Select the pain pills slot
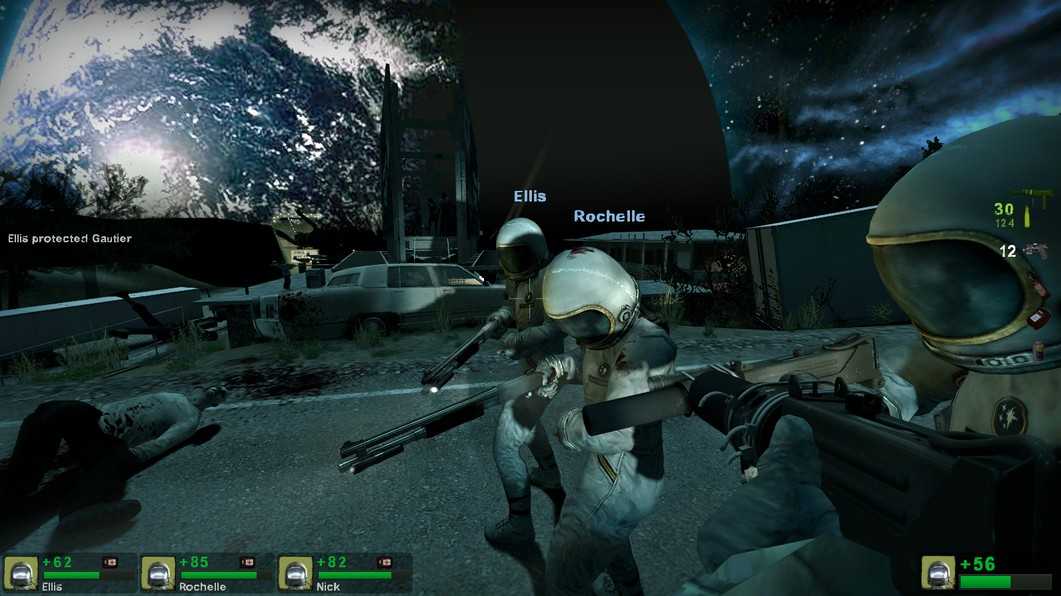Screen dimensions: 1061x596 coord(1040,348)
